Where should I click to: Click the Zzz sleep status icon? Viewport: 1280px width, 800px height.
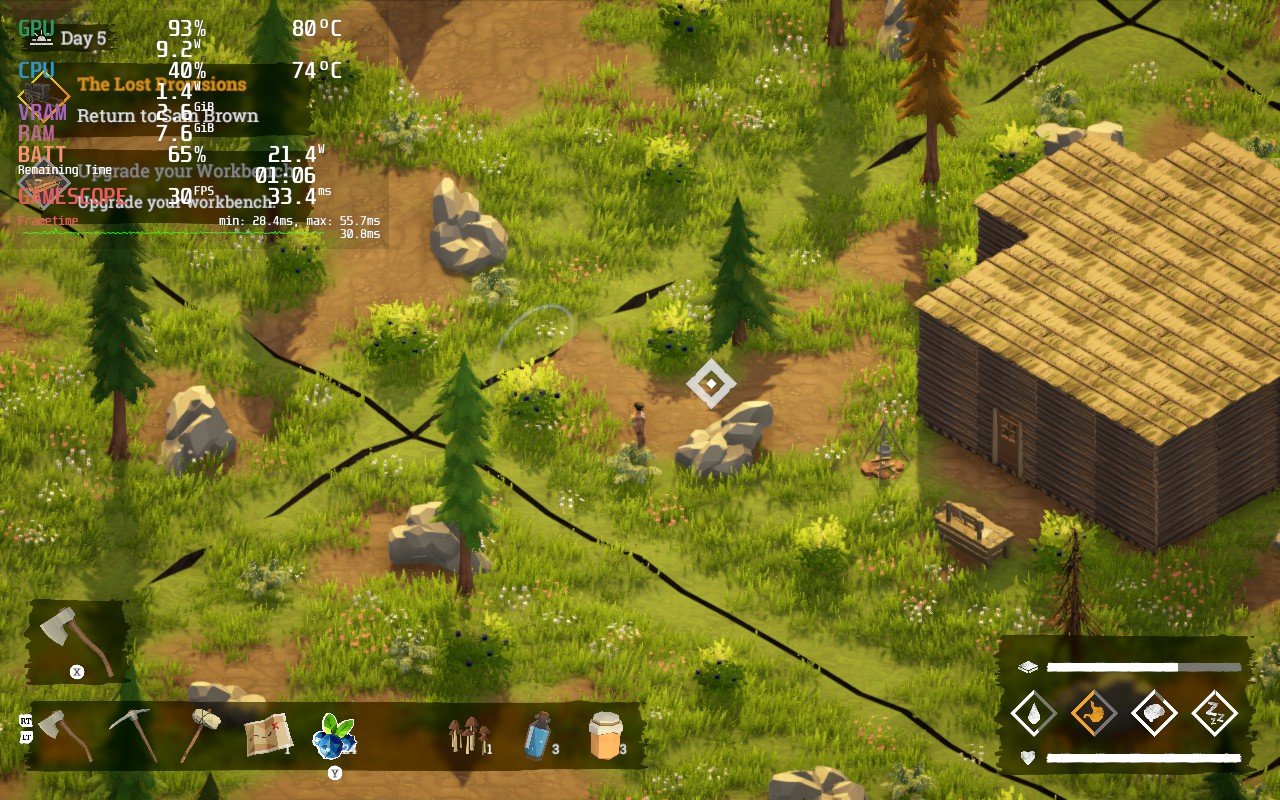click(x=1215, y=714)
